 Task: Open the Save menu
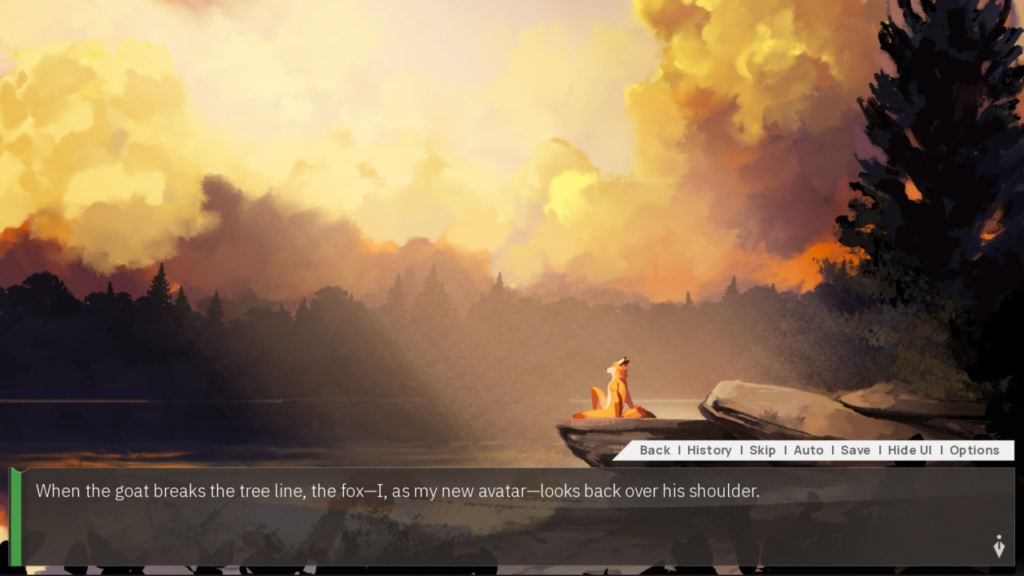pos(855,450)
